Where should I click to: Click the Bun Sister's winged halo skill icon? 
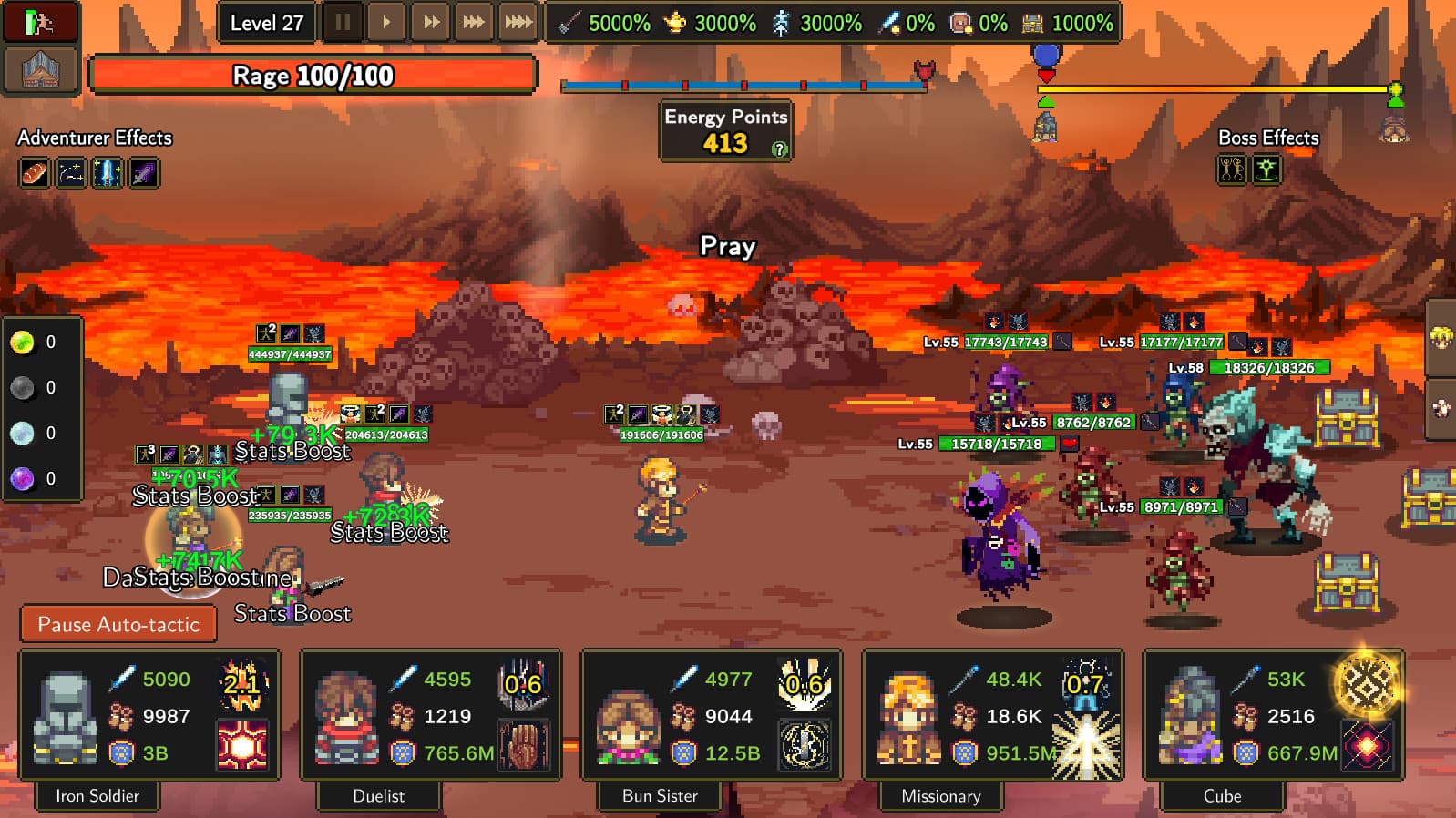click(x=806, y=743)
